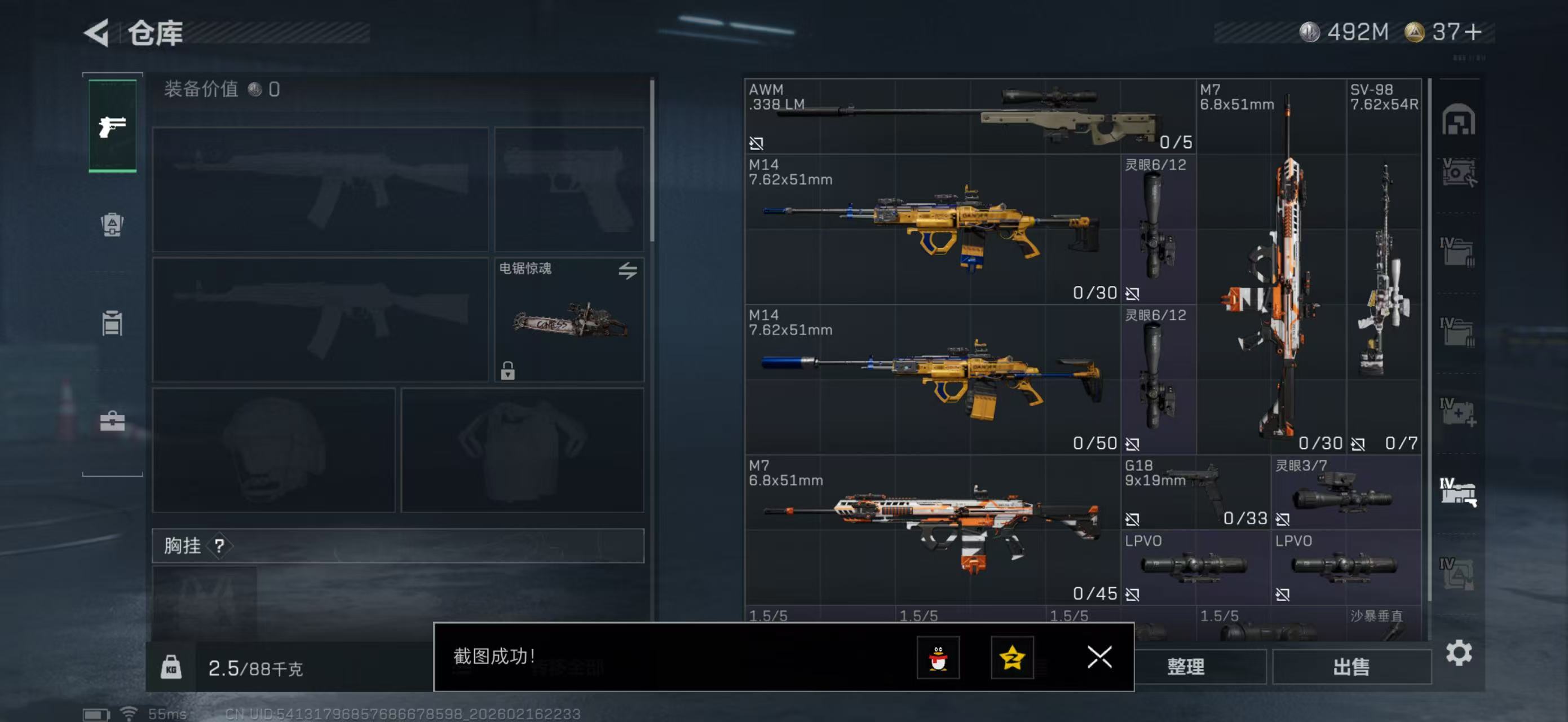Open the main stash container icon
The image size is (1568, 722).
[x=1458, y=120]
